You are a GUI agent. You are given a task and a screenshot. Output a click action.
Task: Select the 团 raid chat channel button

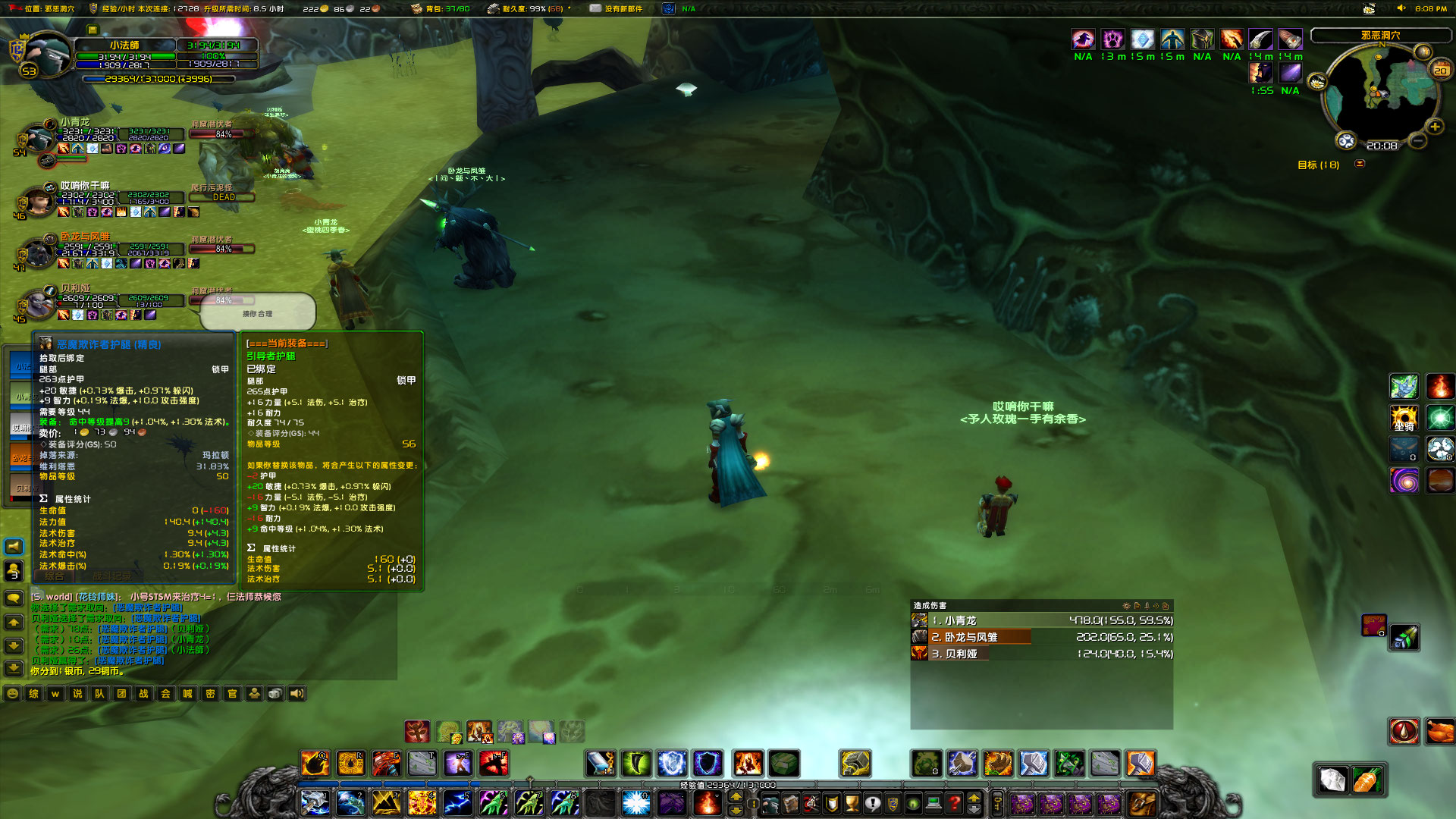122,694
